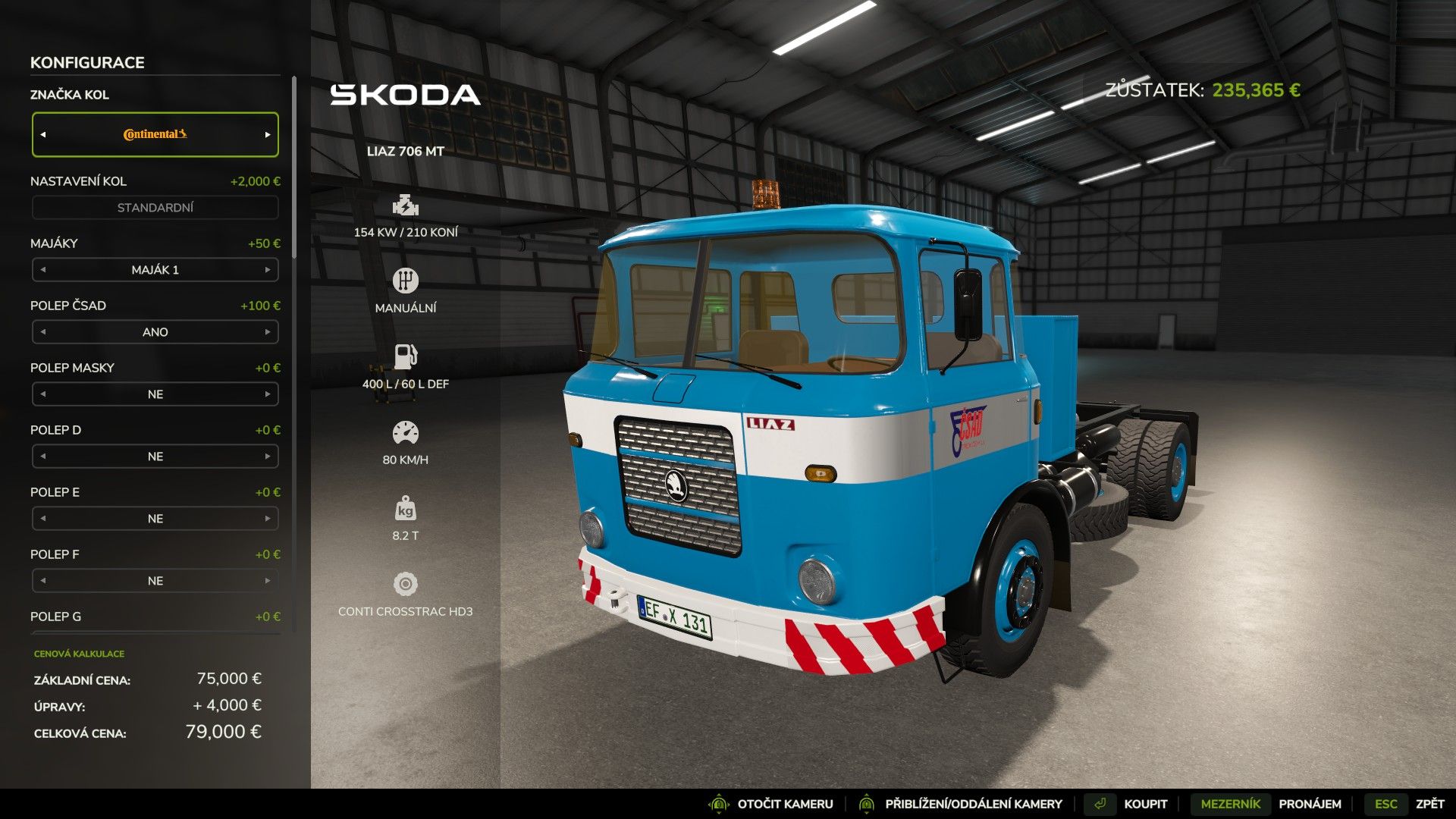
Task: Click the fuel pump icon above 400 L
Action: (x=406, y=355)
